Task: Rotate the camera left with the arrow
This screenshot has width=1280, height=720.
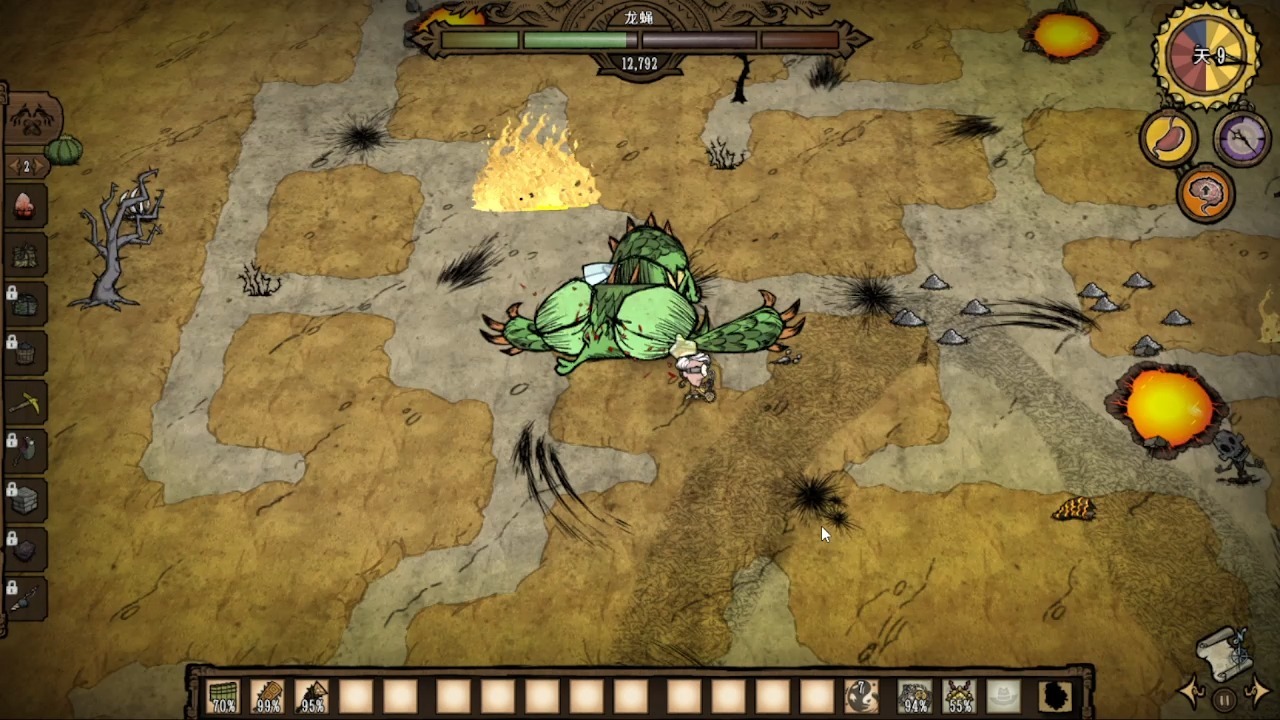Action: click(x=1193, y=691)
